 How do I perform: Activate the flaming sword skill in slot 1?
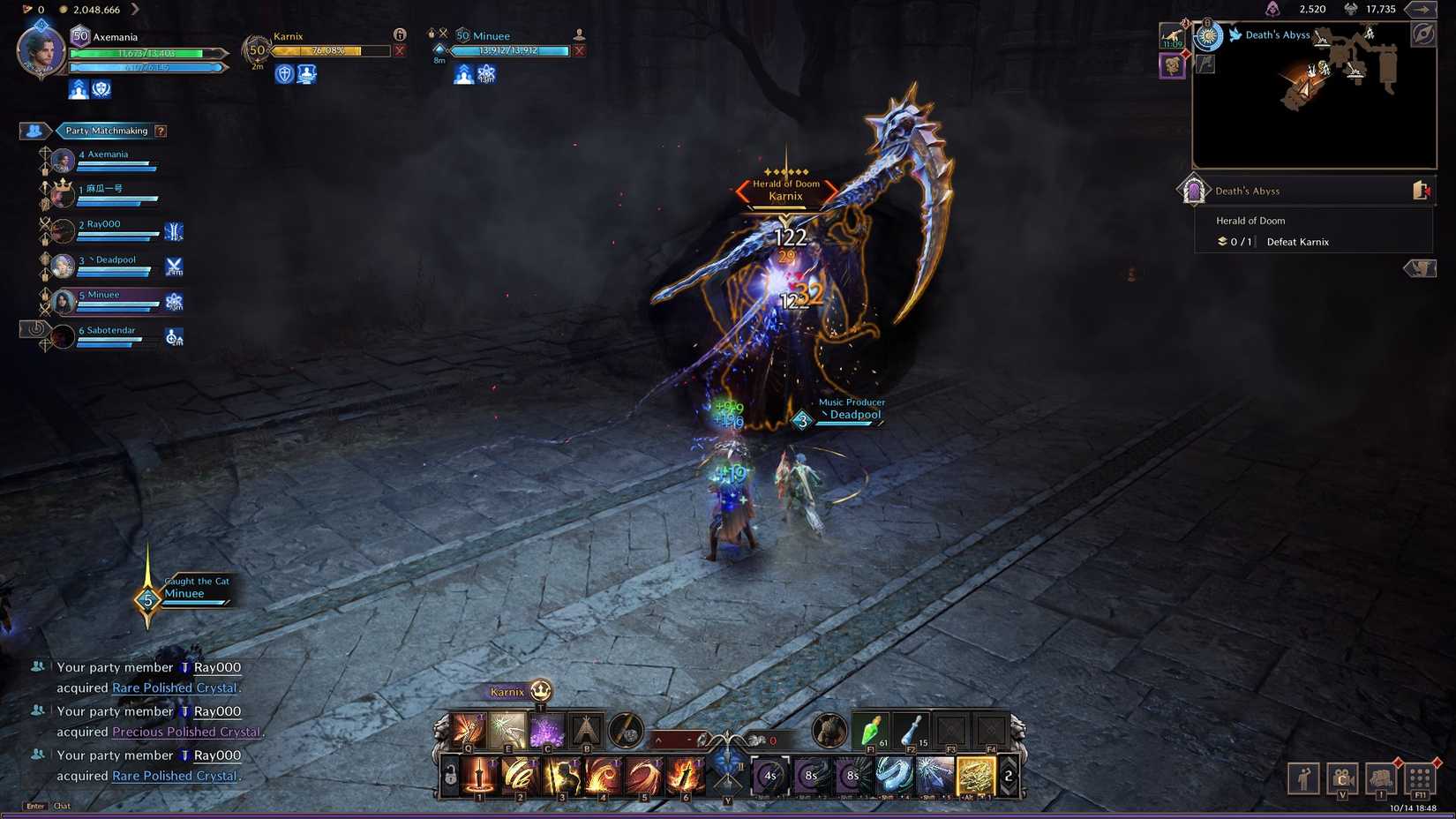pyautogui.click(x=478, y=777)
